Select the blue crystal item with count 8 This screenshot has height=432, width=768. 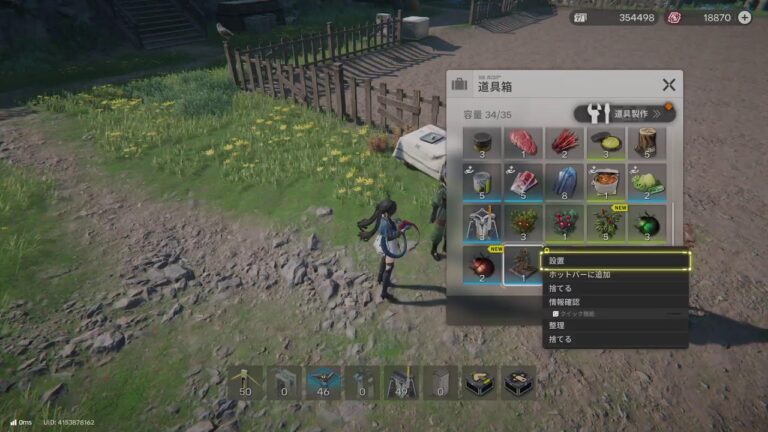pyautogui.click(x=565, y=184)
